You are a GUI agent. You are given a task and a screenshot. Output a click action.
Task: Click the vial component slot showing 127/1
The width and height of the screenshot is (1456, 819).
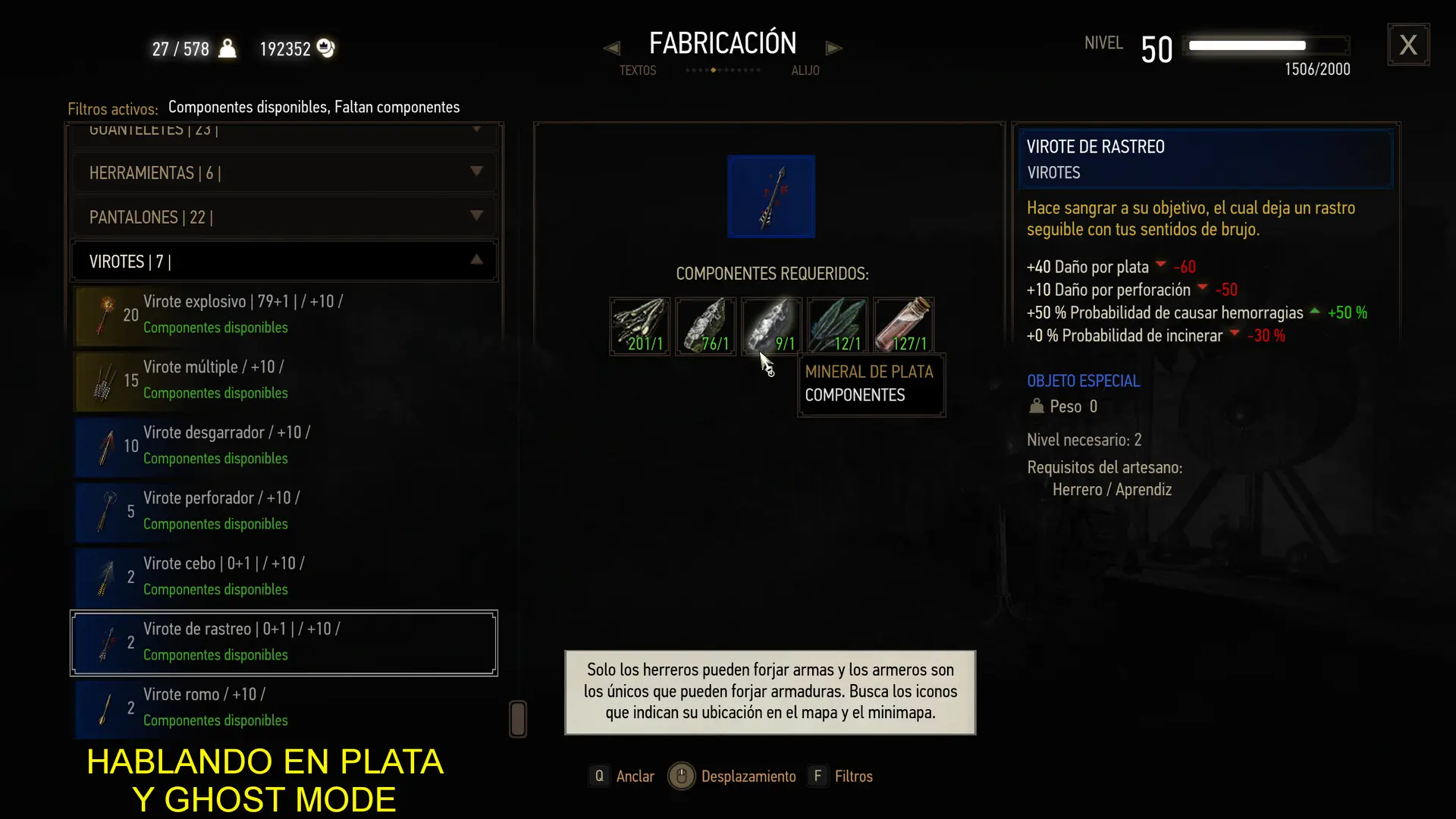903,326
